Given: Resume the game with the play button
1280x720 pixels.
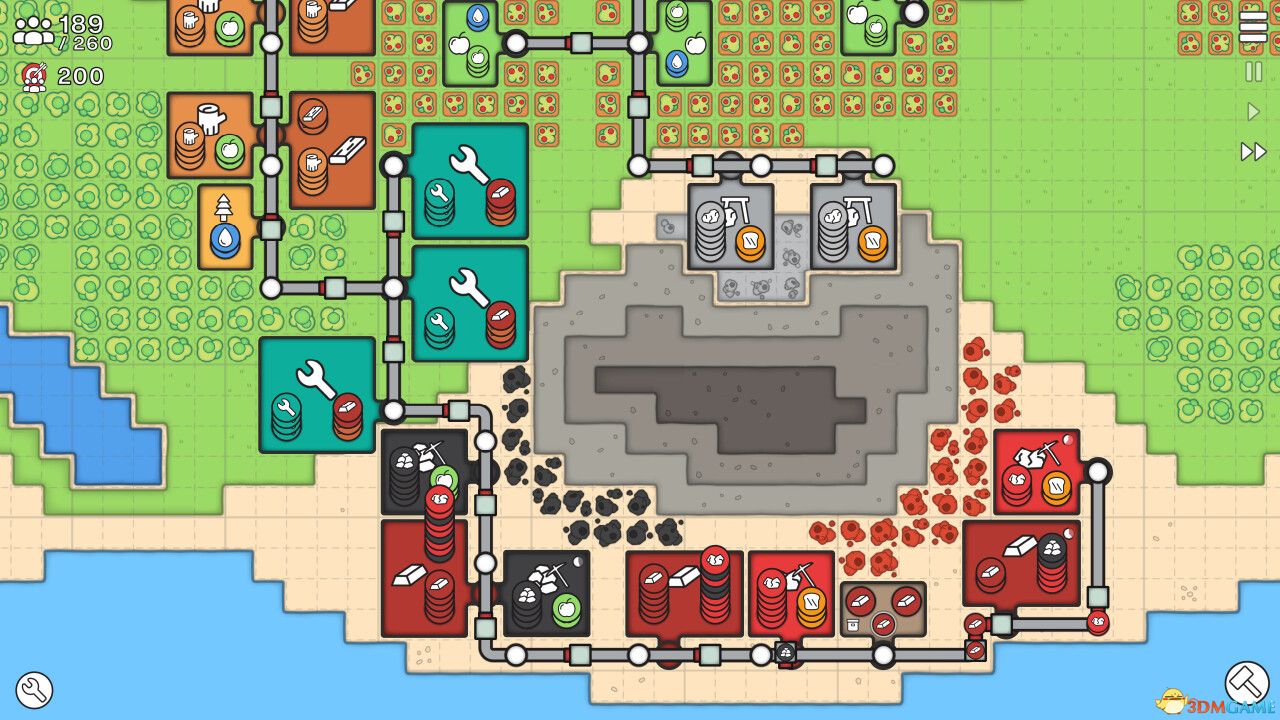Looking at the screenshot, I should click(x=1255, y=110).
